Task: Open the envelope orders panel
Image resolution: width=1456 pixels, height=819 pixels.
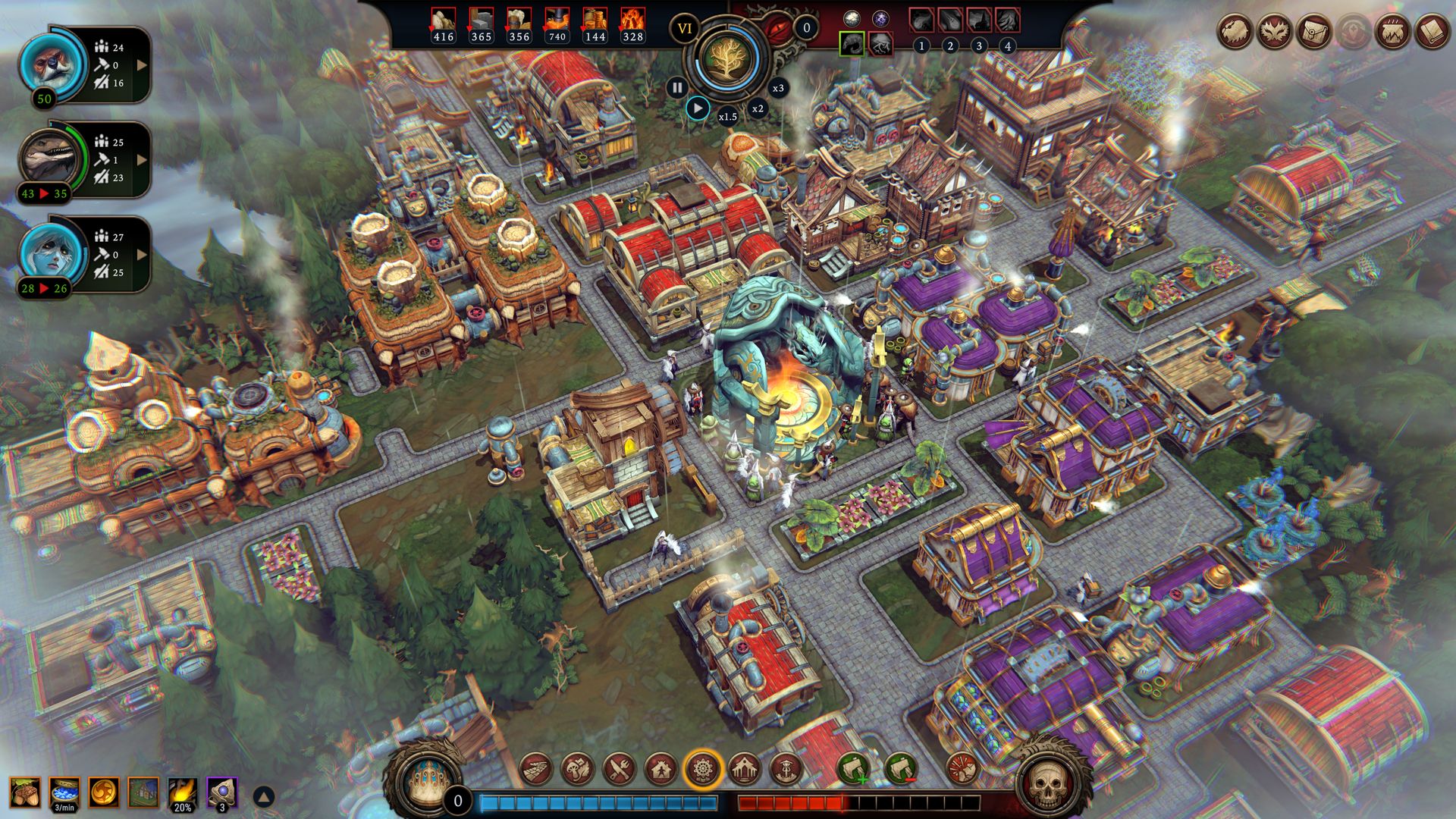Action: [1313, 33]
